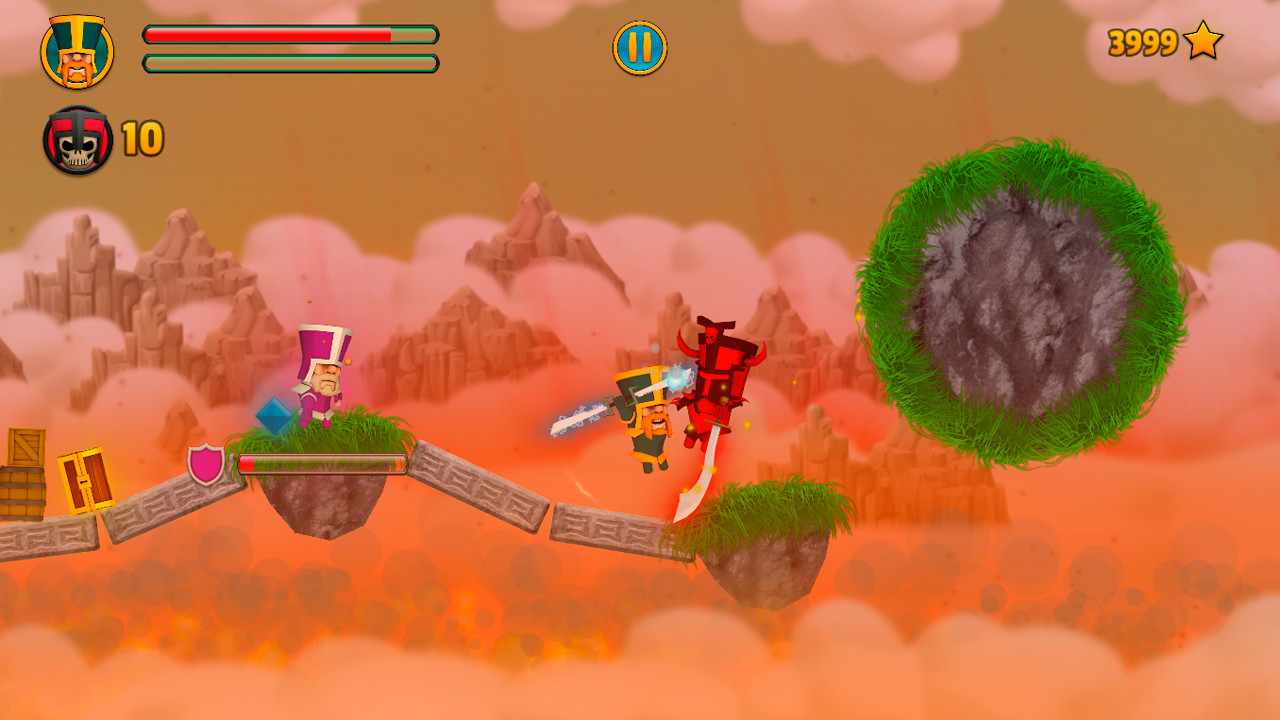Select the purple knight character

[323, 378]
